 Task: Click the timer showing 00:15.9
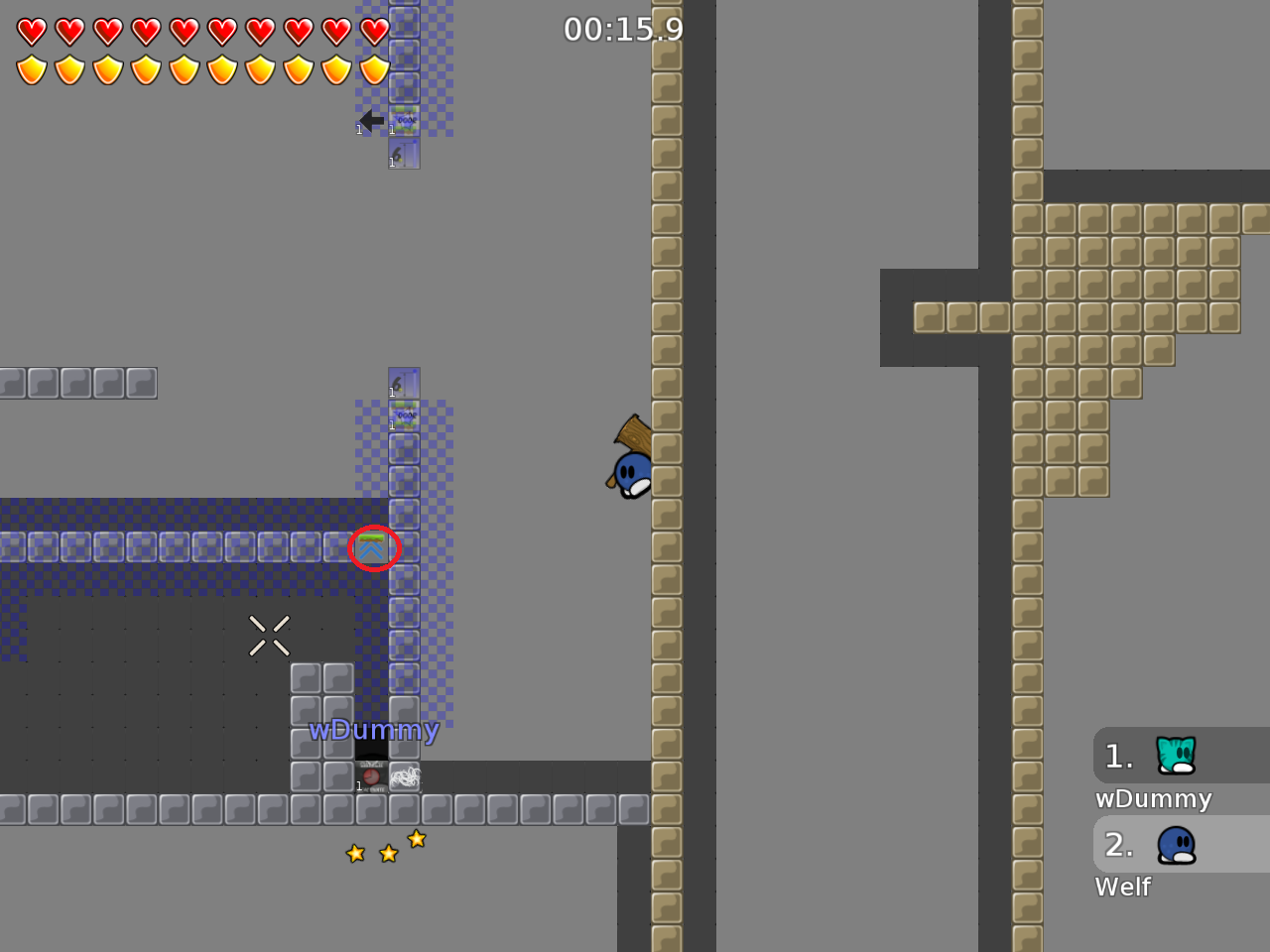(x=623, y=30)
